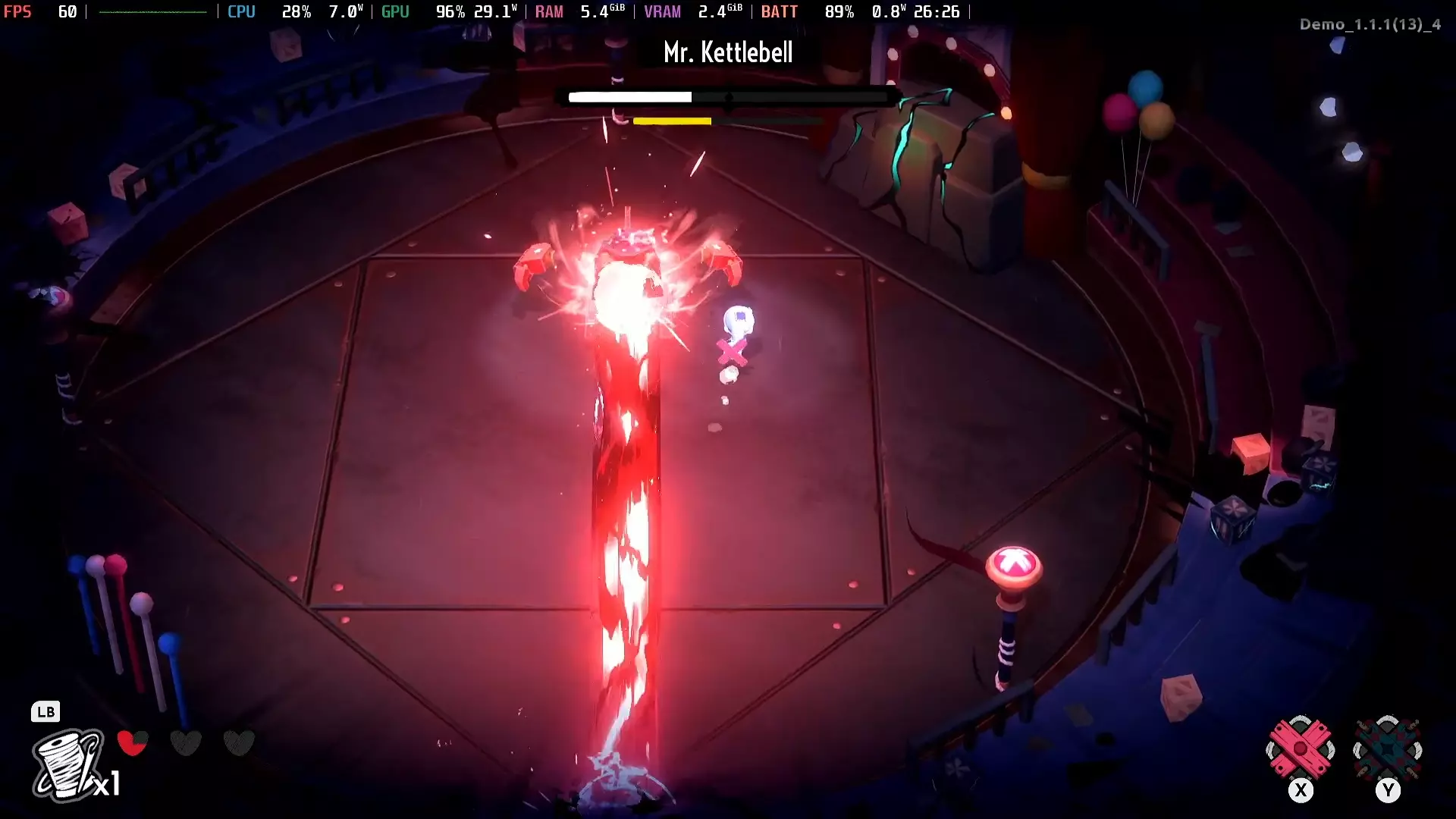Activate the dark teal cross-stitch ability icon
The image size is (1456, 819).
point(1388,749)
